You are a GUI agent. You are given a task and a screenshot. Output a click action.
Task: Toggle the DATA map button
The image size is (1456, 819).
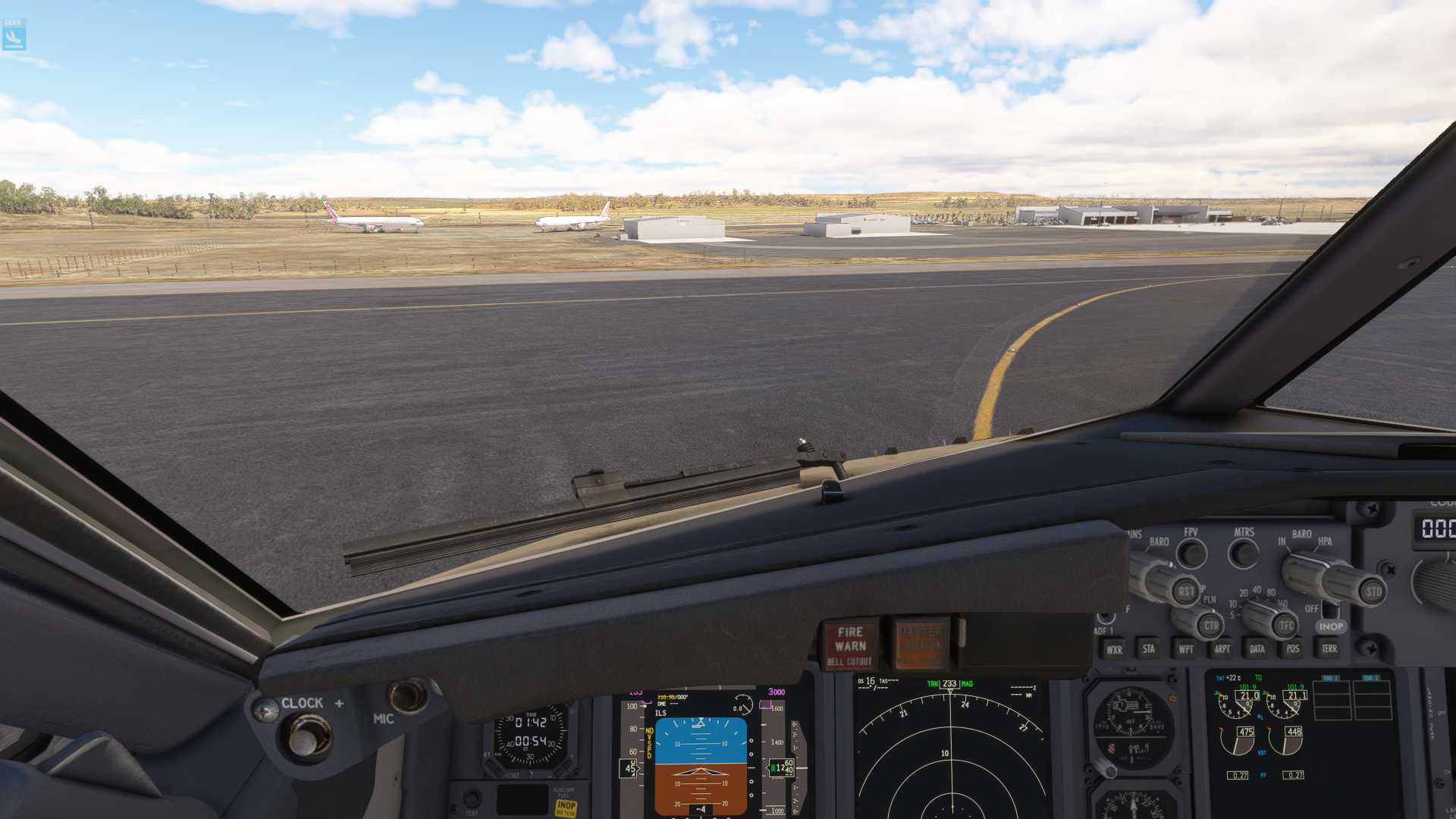tap(1257, 649)
